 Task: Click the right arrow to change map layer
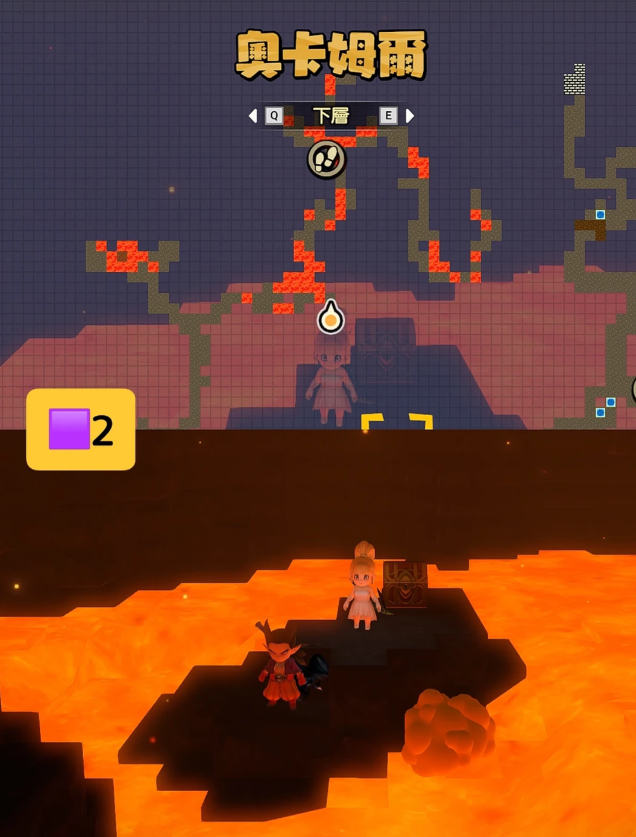point(410,116)
